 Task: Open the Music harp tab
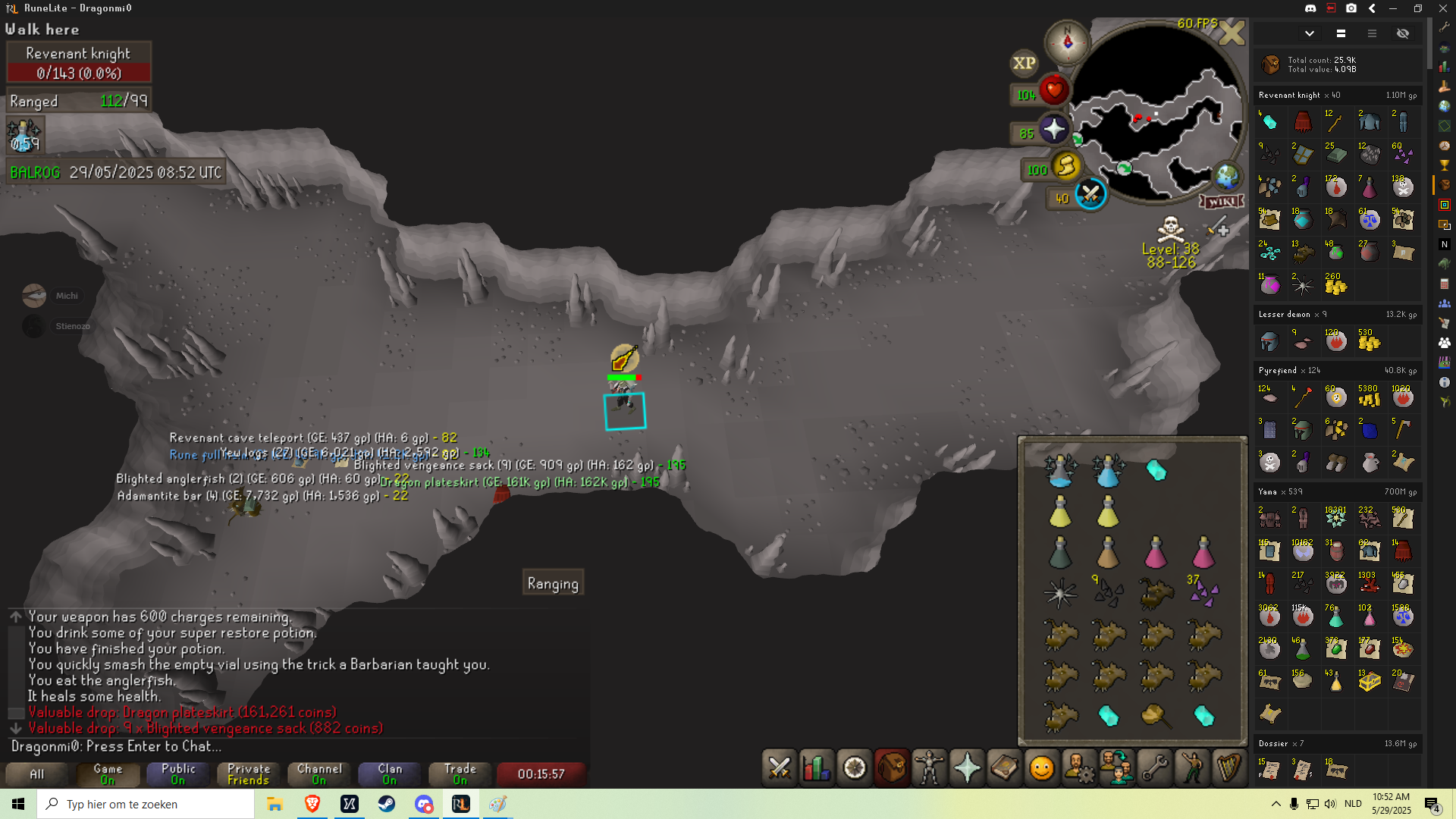[1228, 768]
